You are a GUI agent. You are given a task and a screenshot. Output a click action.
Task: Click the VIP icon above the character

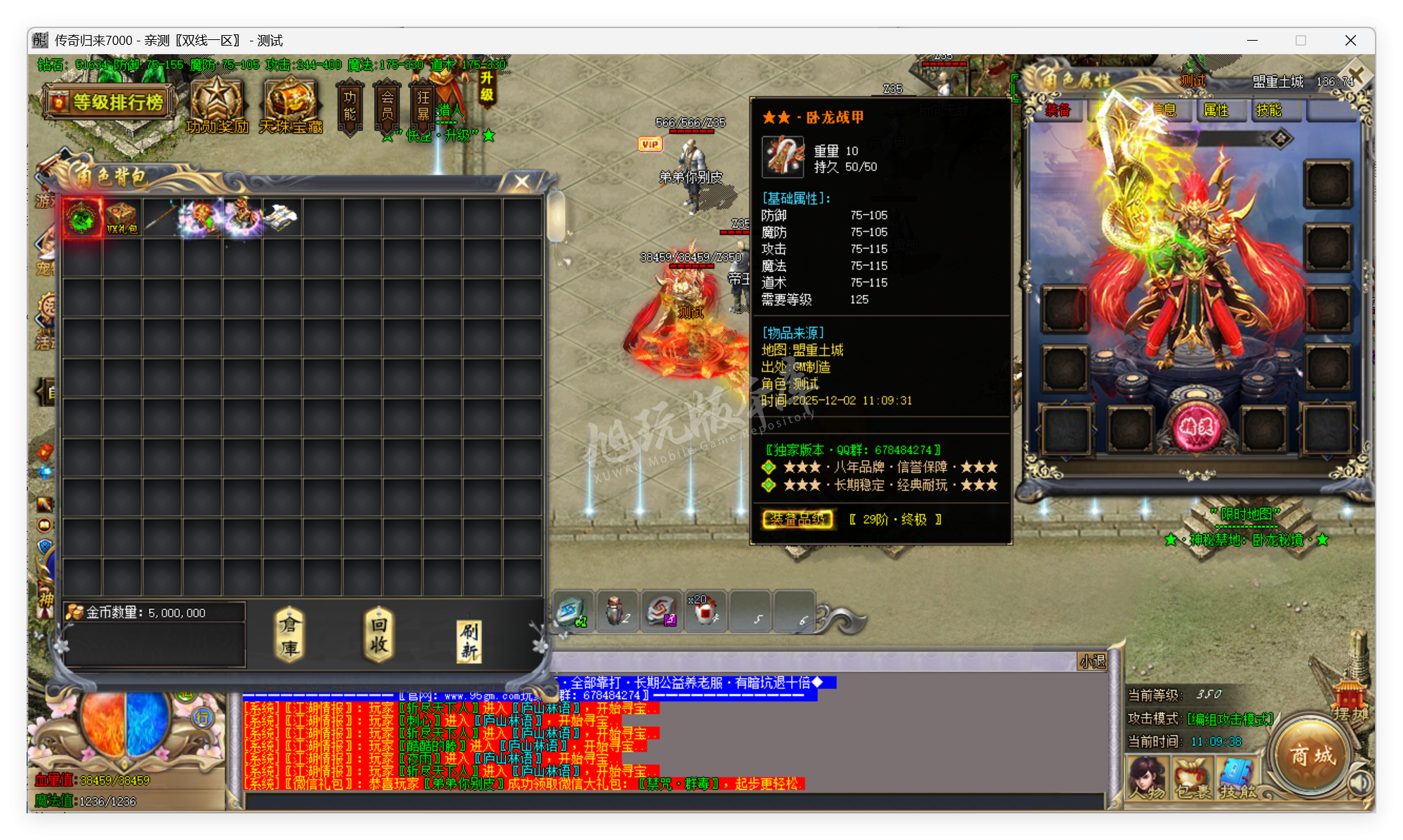pos(650,143)
